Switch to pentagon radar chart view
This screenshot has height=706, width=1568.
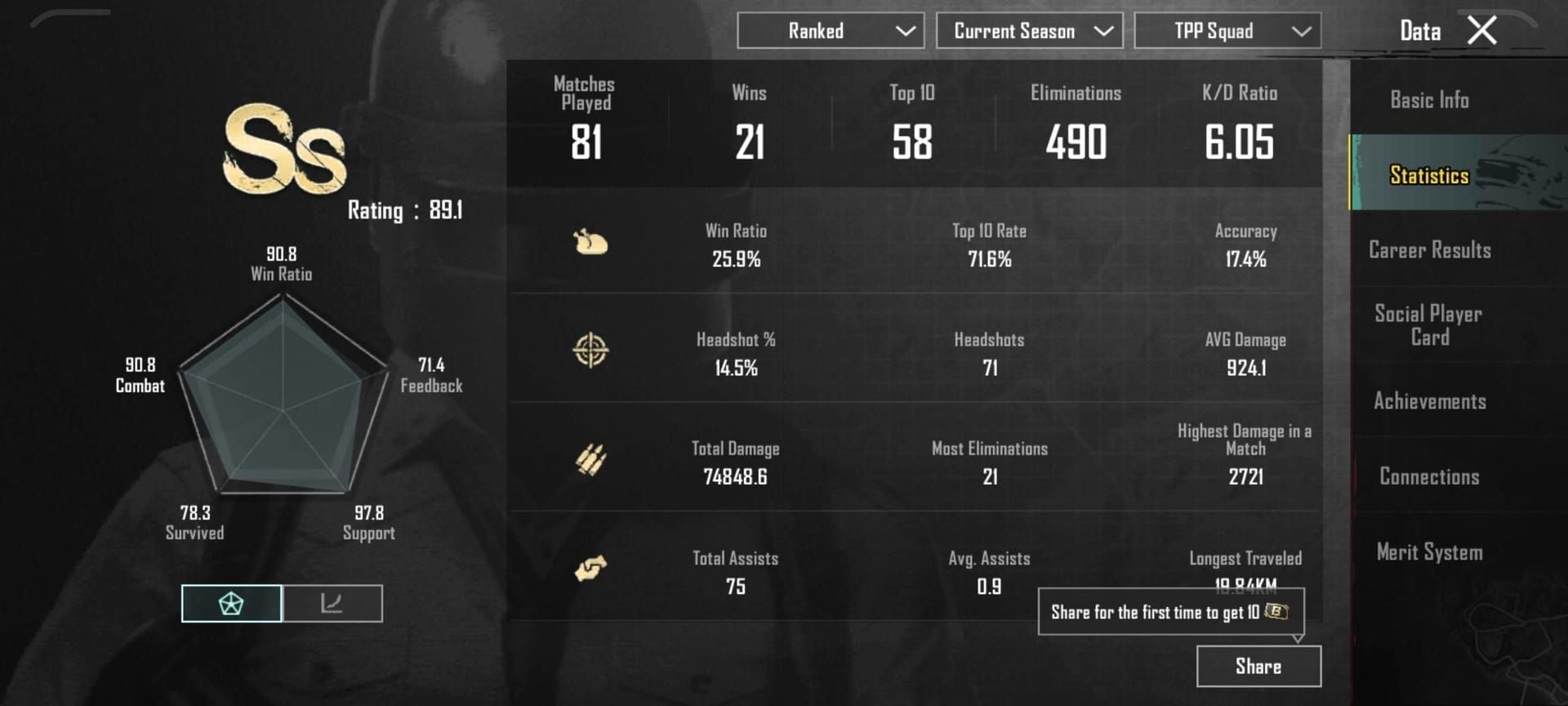pos(231,603)
